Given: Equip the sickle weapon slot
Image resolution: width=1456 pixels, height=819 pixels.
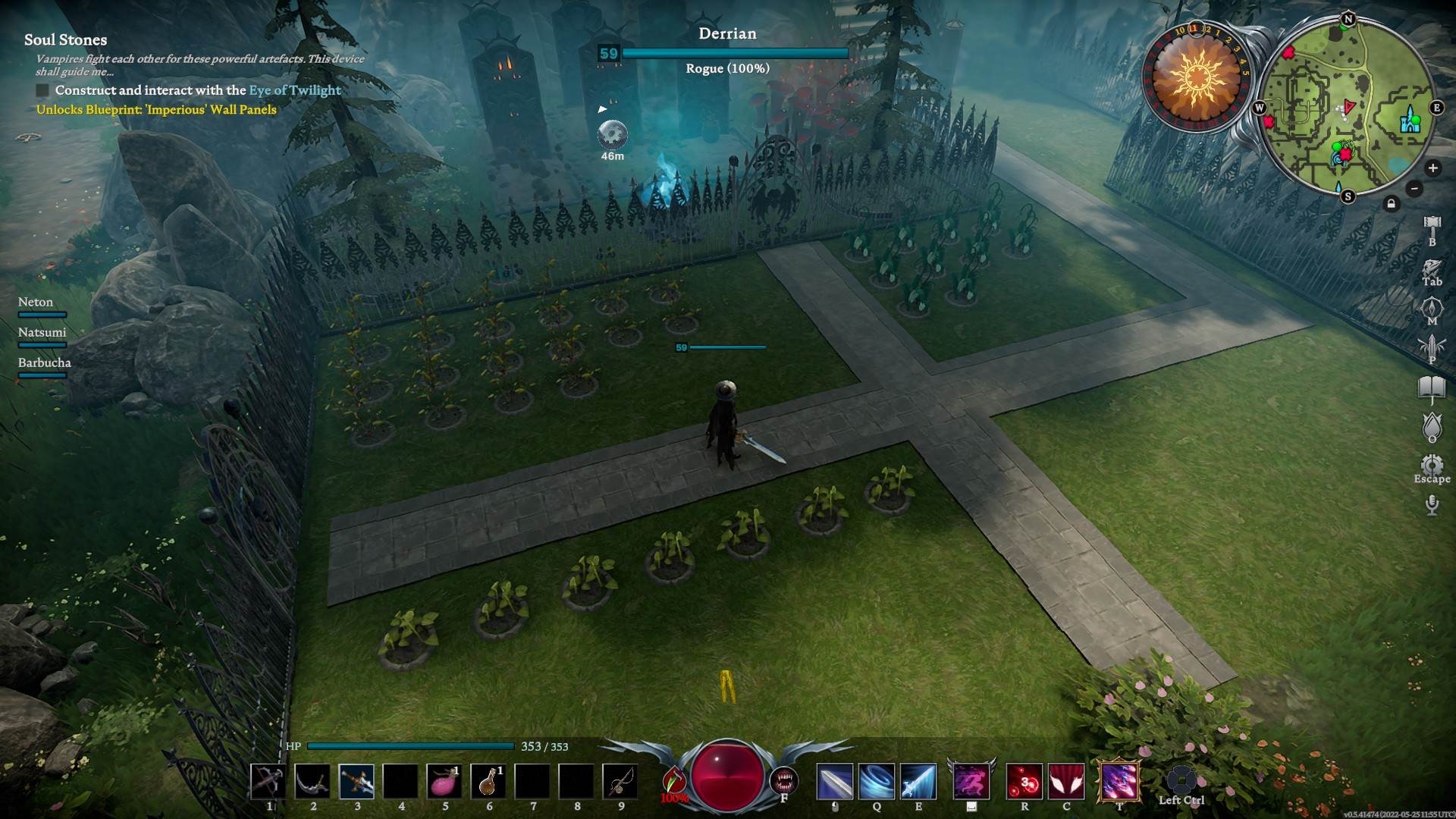Looking at the screenshot, I should pos(312,782).
